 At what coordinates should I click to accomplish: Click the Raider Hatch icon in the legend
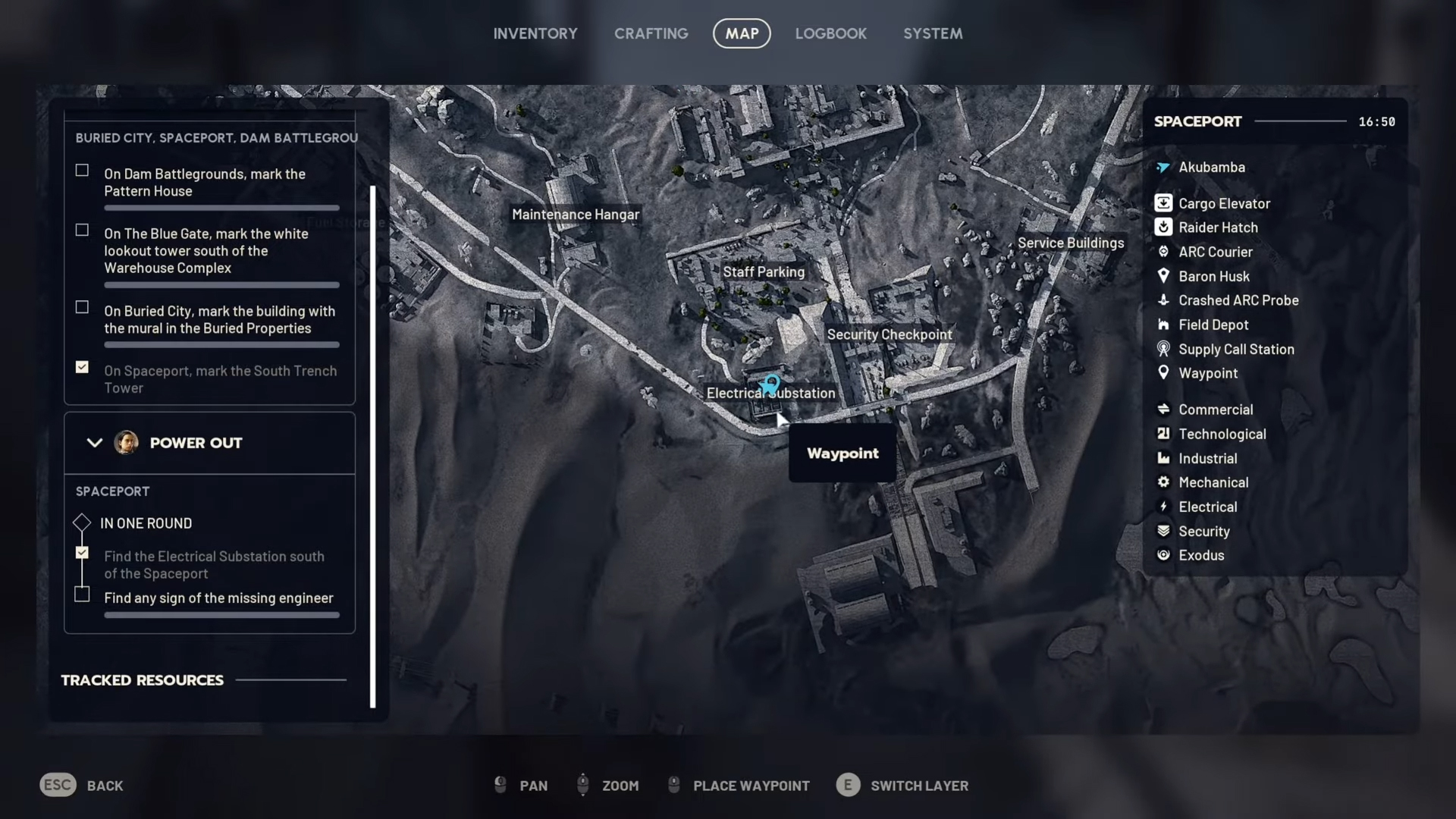(x=1165, y=227)
